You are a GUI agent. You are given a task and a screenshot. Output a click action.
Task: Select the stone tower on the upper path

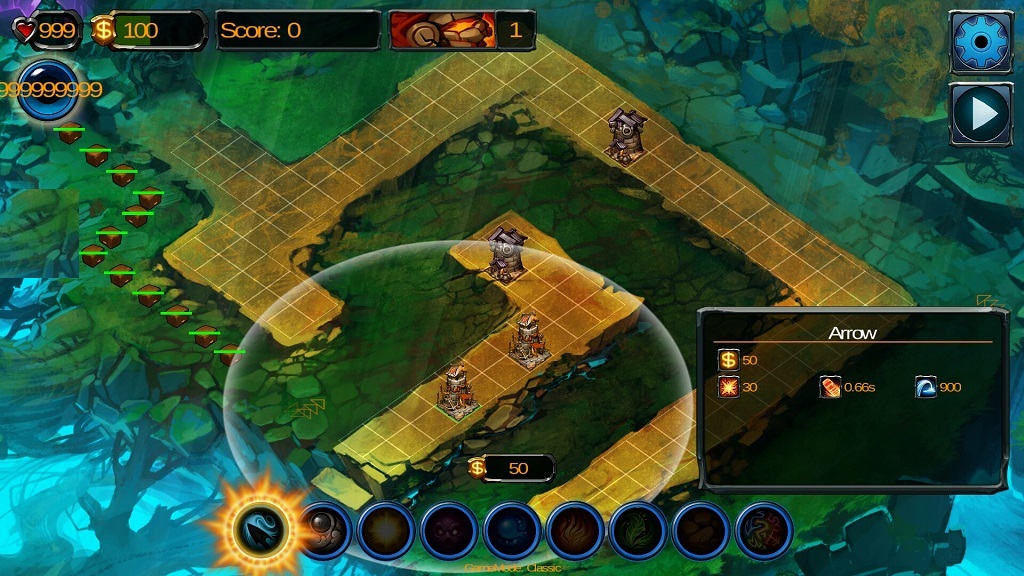625,135
